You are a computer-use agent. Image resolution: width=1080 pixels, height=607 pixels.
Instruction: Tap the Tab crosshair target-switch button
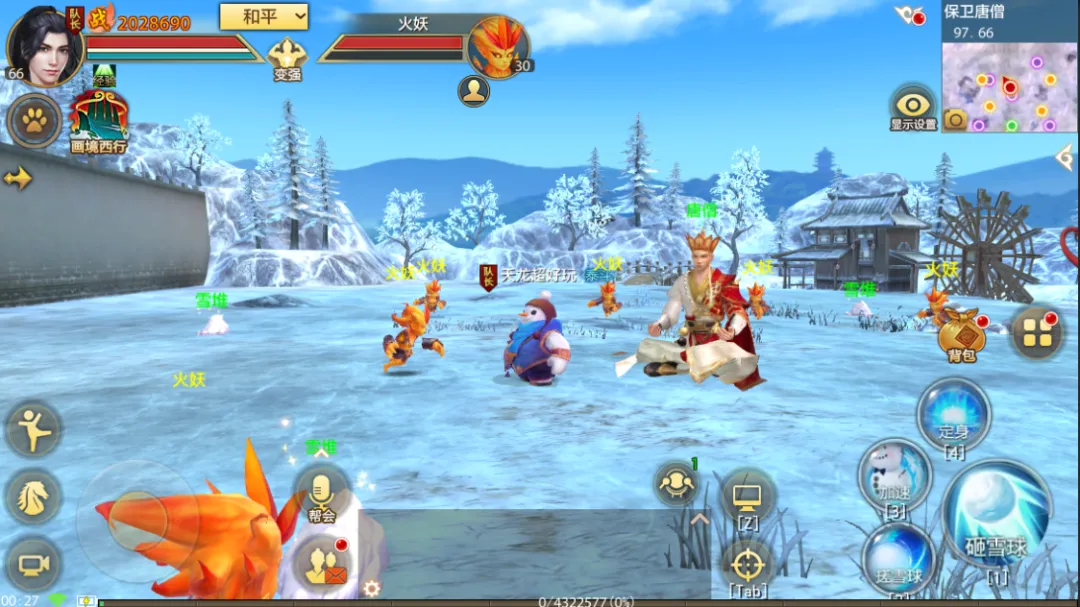[748, 563]
